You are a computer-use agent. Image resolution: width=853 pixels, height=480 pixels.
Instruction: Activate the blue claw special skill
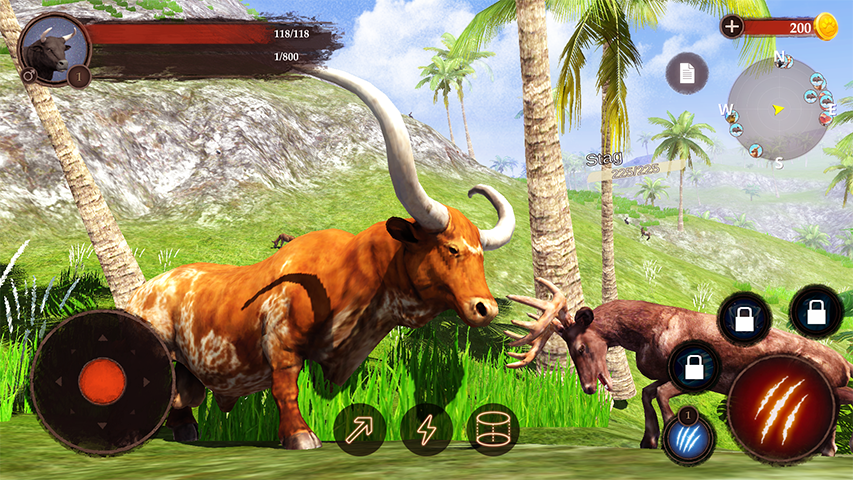coord(688,437)
